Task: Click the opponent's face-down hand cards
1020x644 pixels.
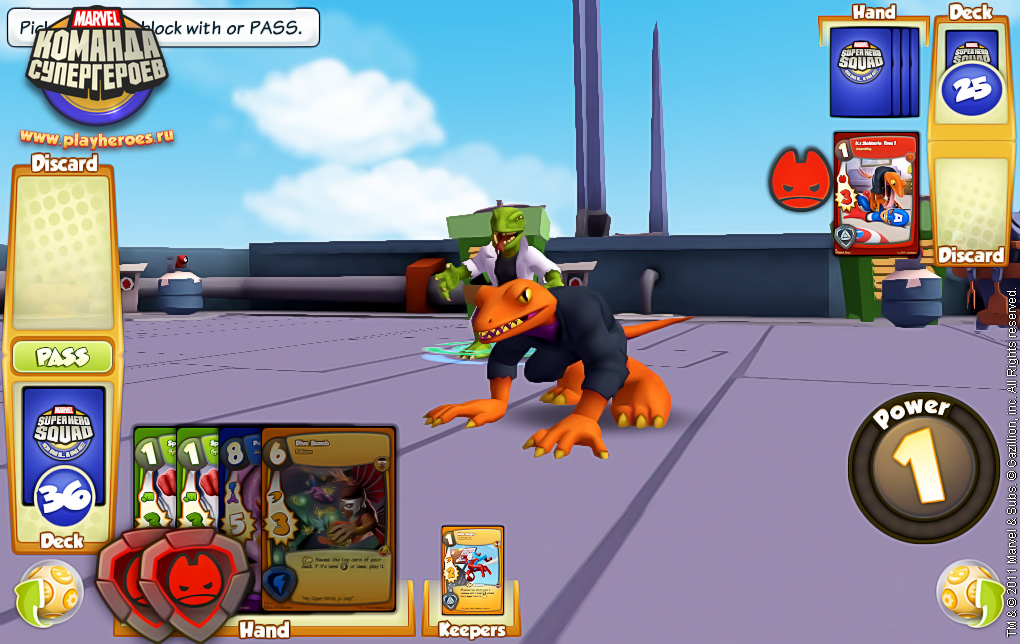Action: (x=874, y=72)
